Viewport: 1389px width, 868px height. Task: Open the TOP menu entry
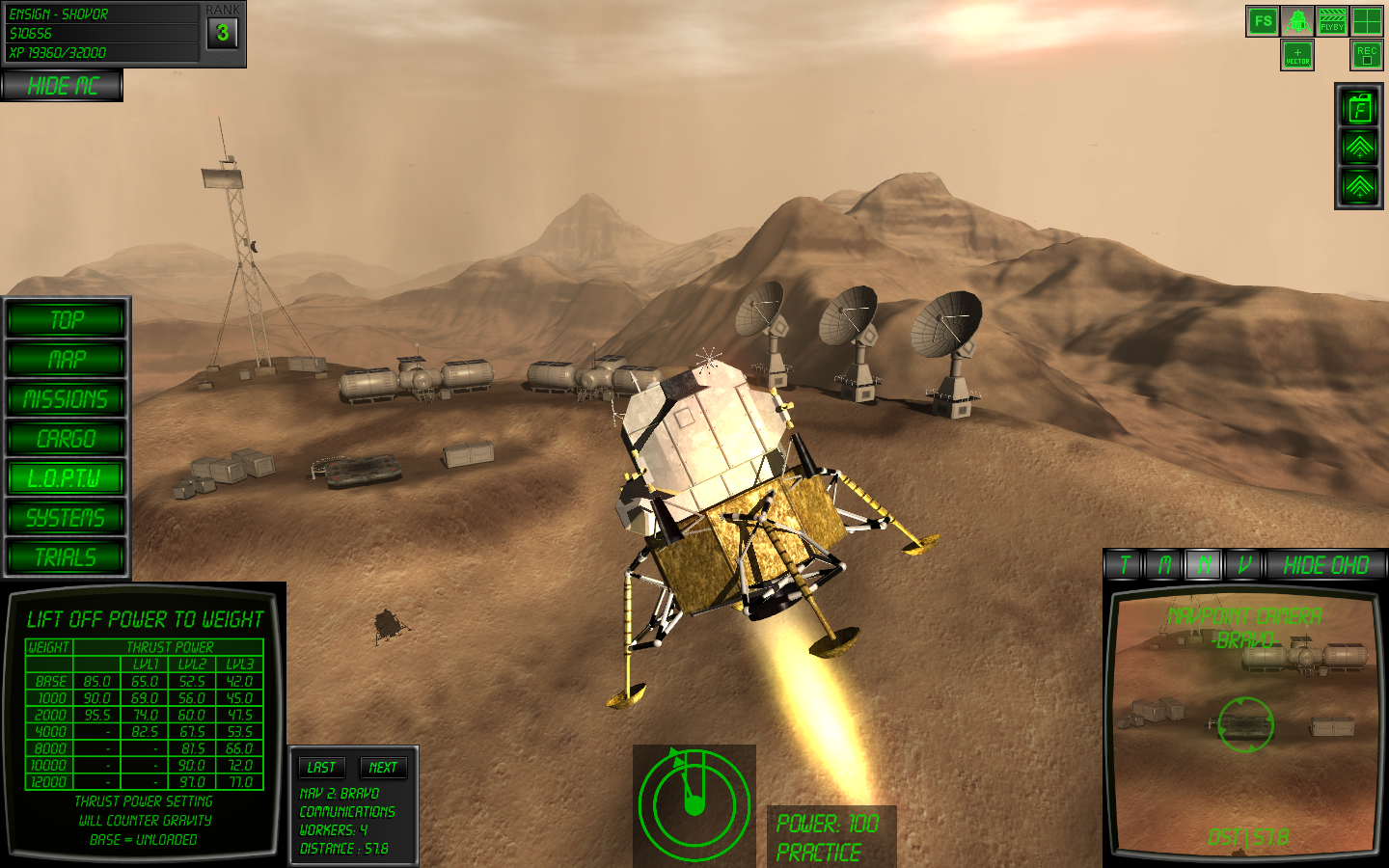pyautogui.click(x=67, y=320)
